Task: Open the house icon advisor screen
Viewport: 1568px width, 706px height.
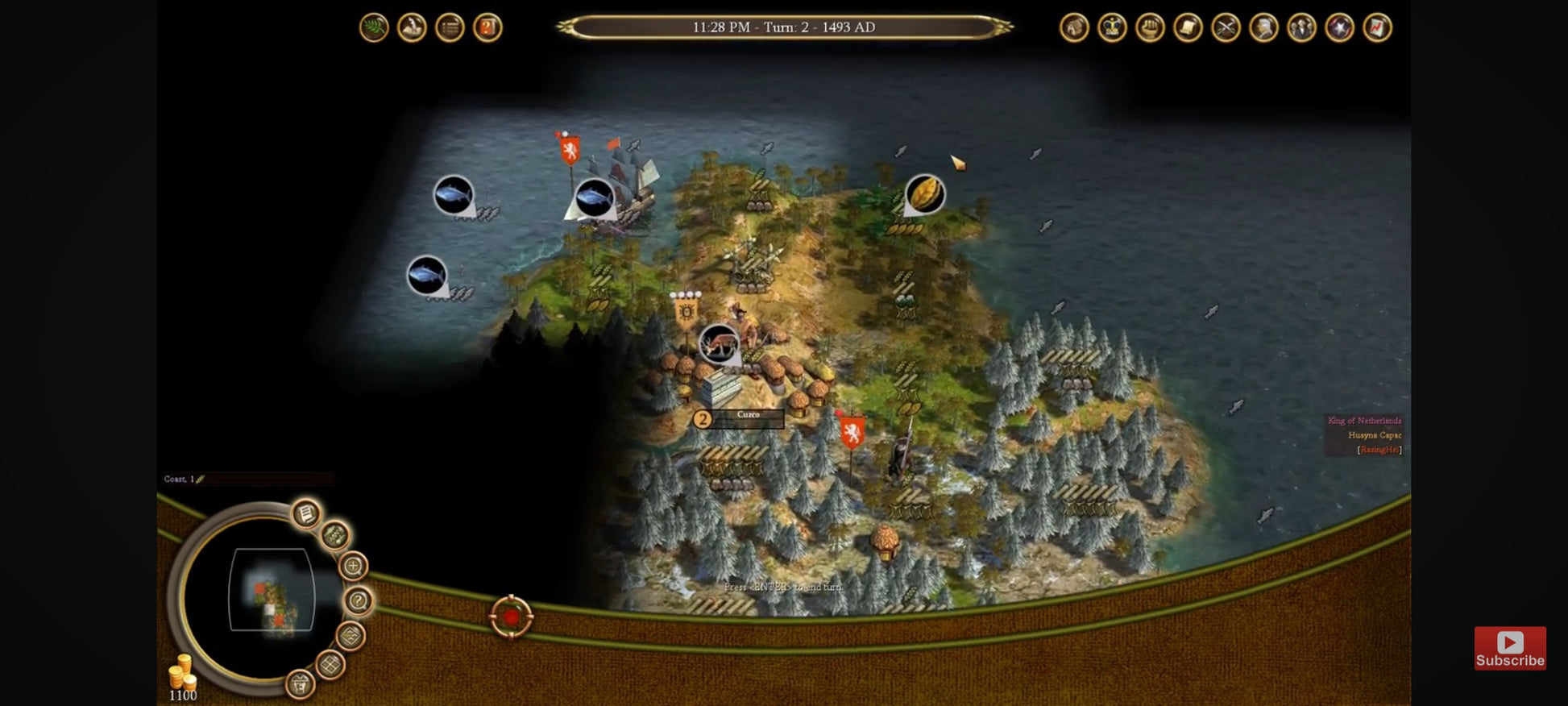Action: pyautogui.click(x=1074, y=28)
